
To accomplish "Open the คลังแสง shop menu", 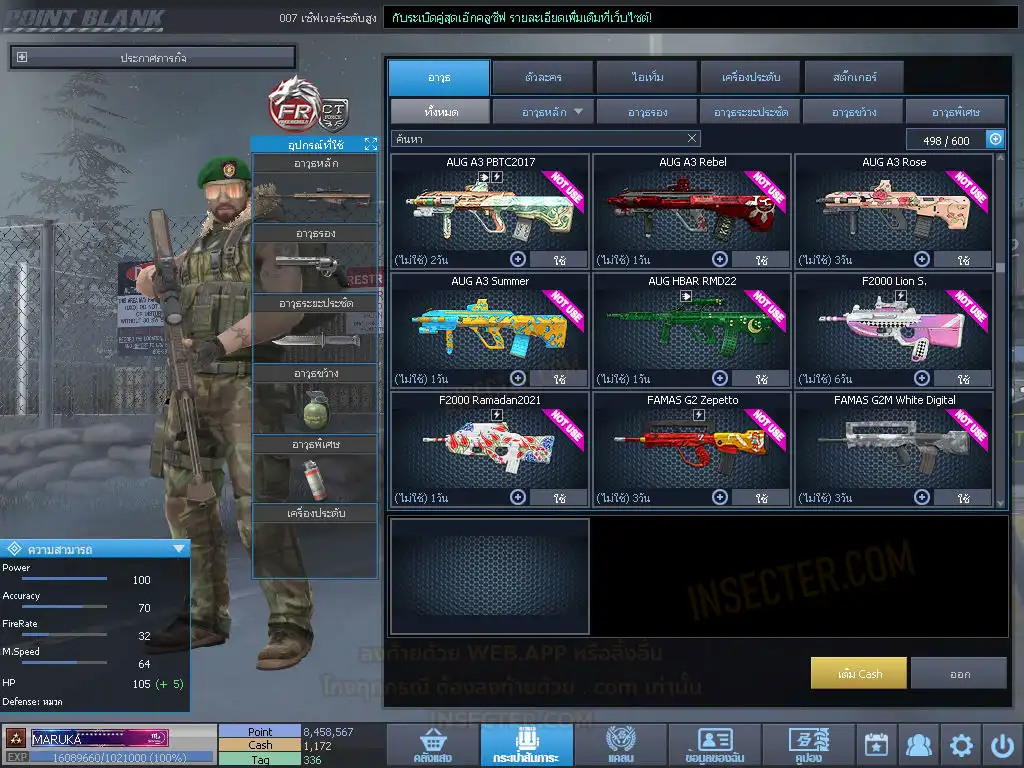I will click(x=431, y=745).
